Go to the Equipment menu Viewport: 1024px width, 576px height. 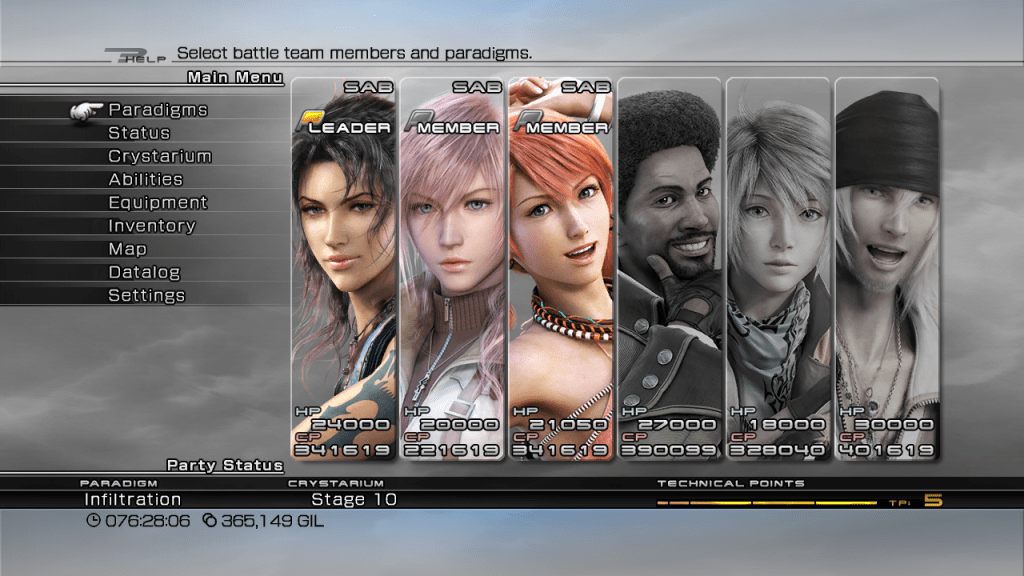click(157, 203)
